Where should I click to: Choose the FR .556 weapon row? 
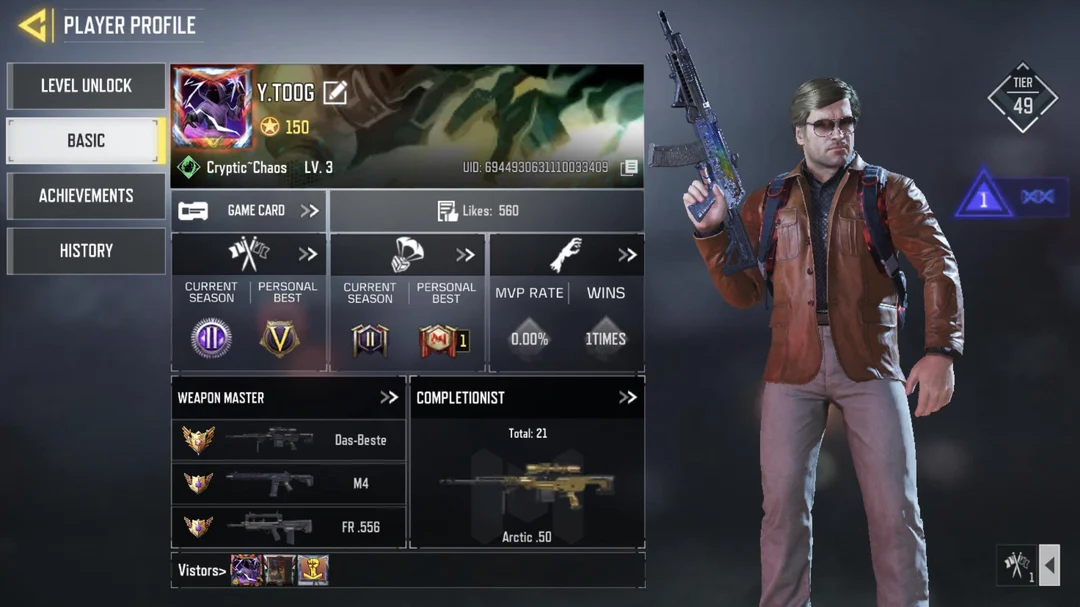point(288,526)
